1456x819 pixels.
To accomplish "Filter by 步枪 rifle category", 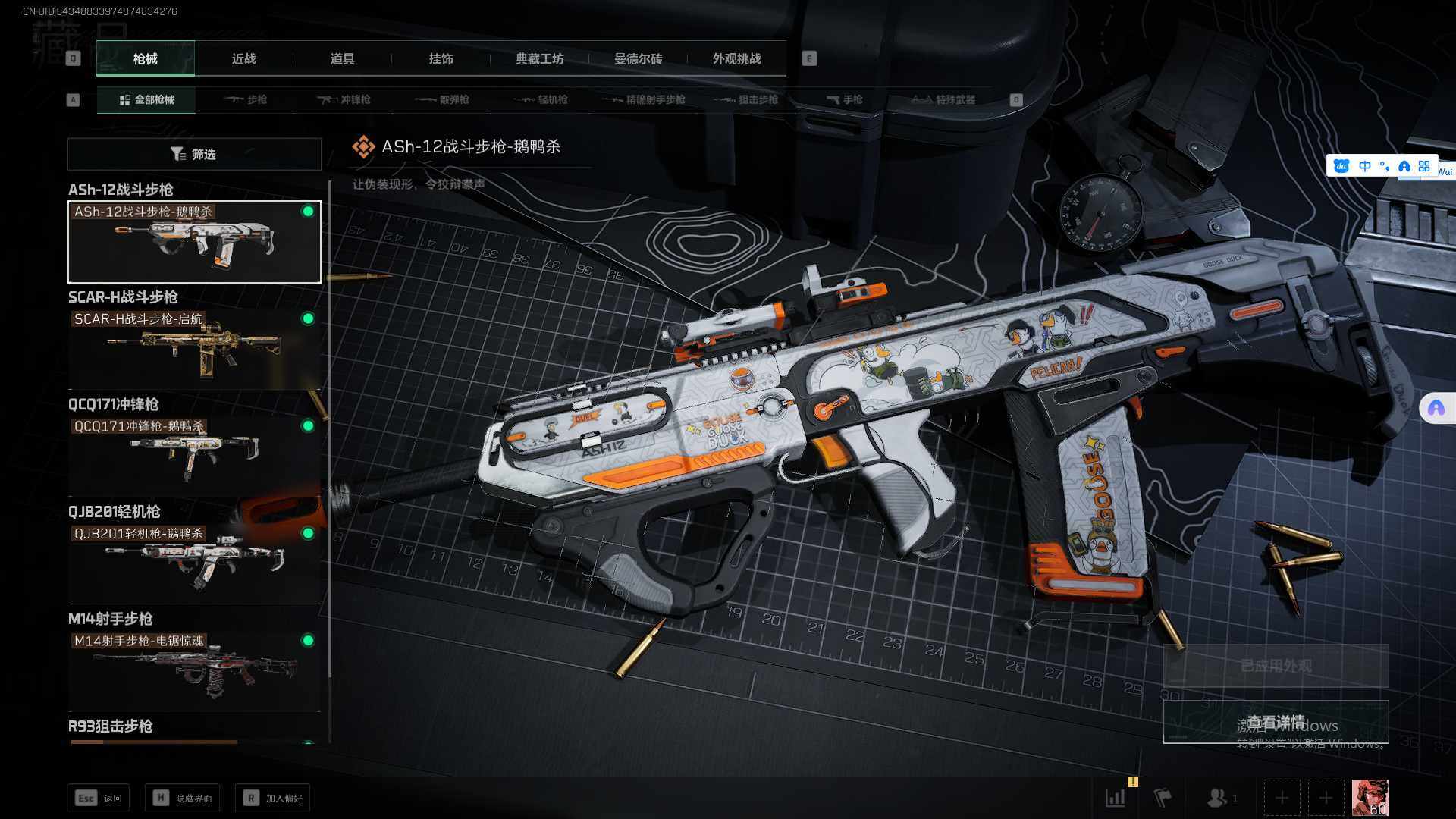I will [246, 99].
